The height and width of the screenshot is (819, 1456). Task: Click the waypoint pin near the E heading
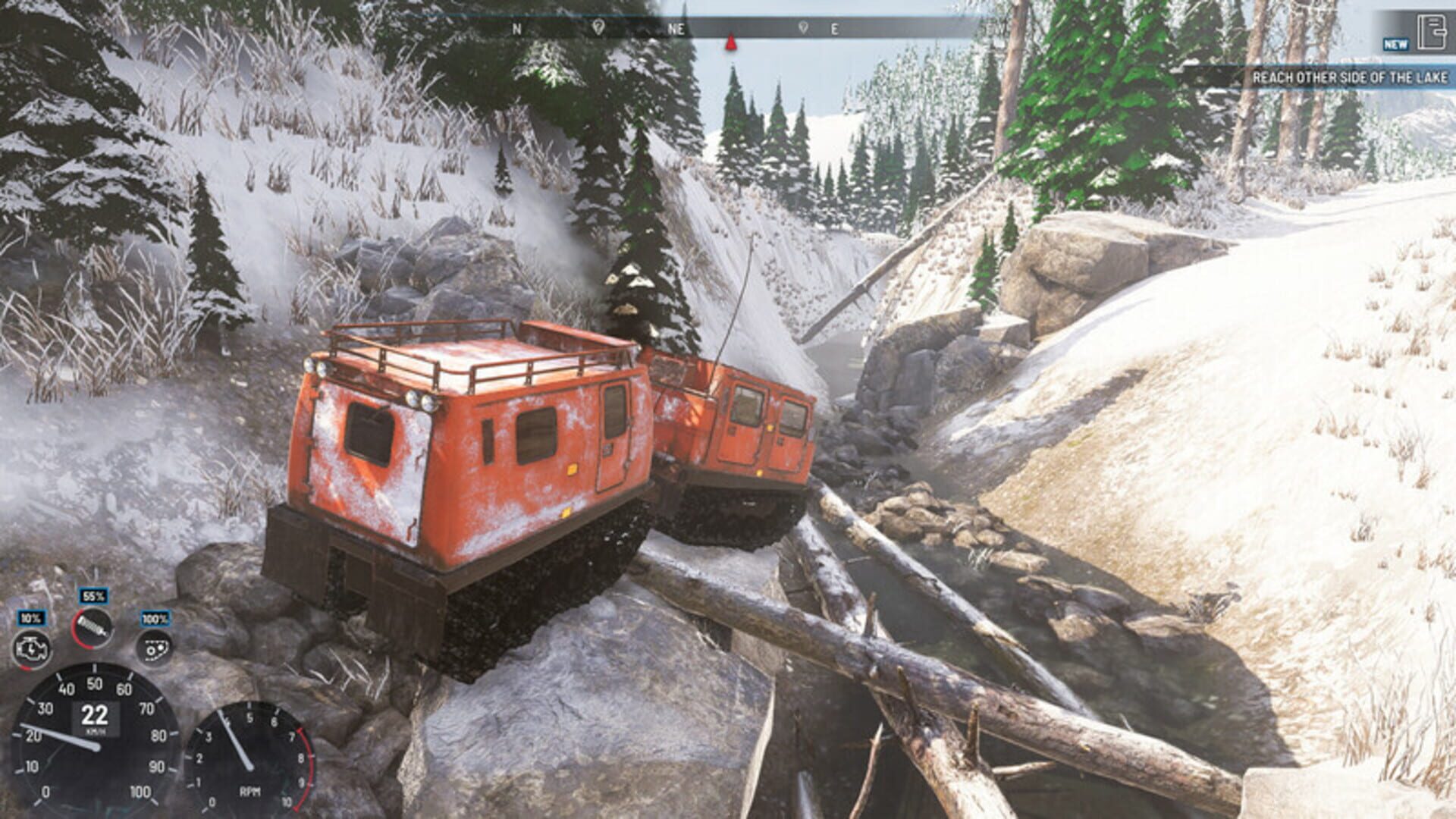click(x=802, y=29)
